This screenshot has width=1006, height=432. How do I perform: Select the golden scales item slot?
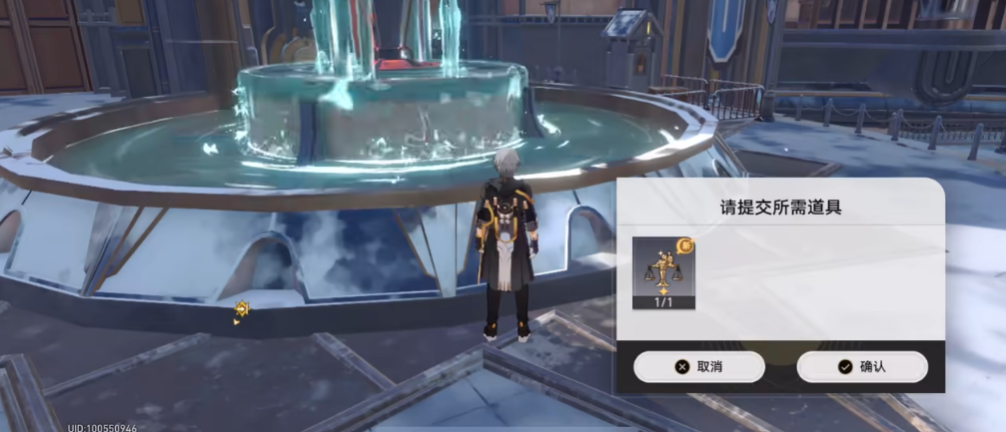point(664,272)
